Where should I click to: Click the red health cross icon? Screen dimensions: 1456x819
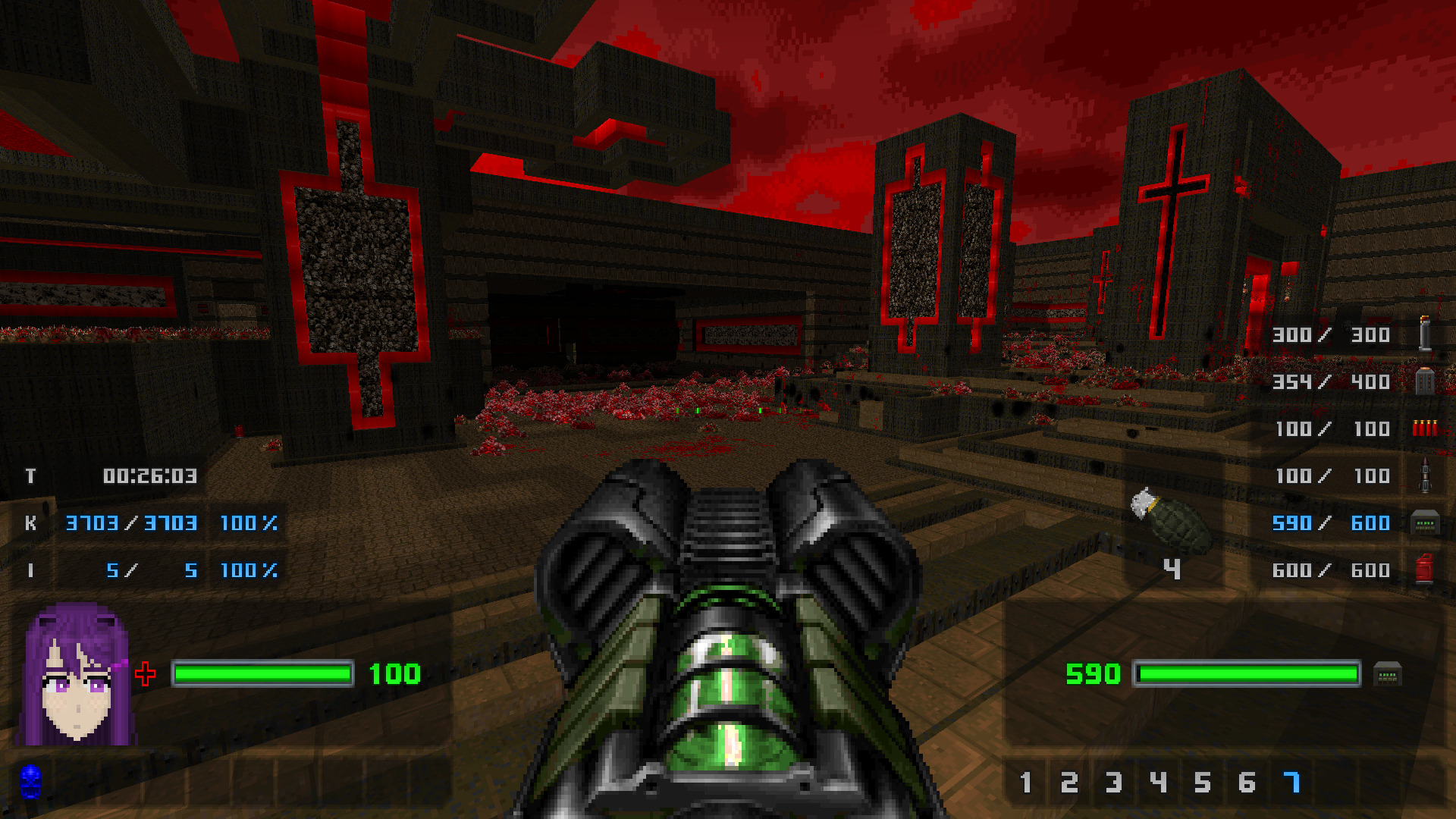145,673
